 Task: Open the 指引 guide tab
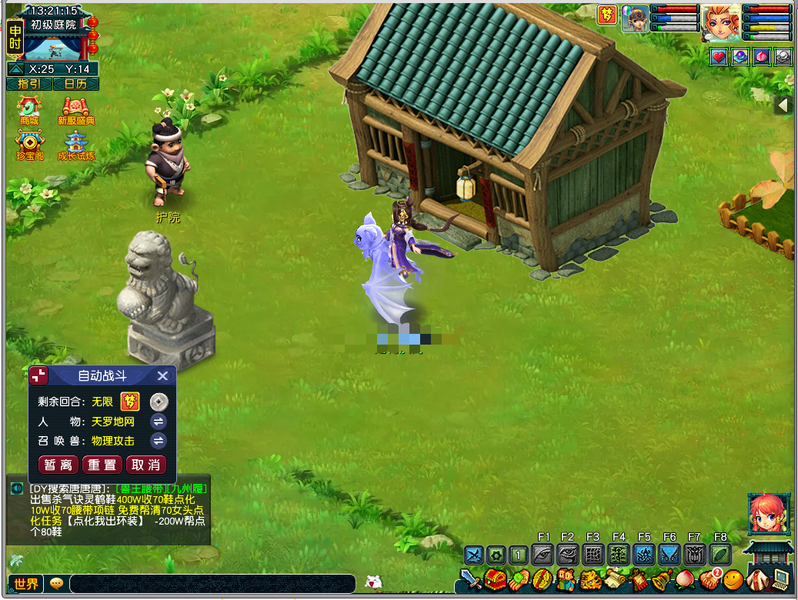[x=29, y=84]
